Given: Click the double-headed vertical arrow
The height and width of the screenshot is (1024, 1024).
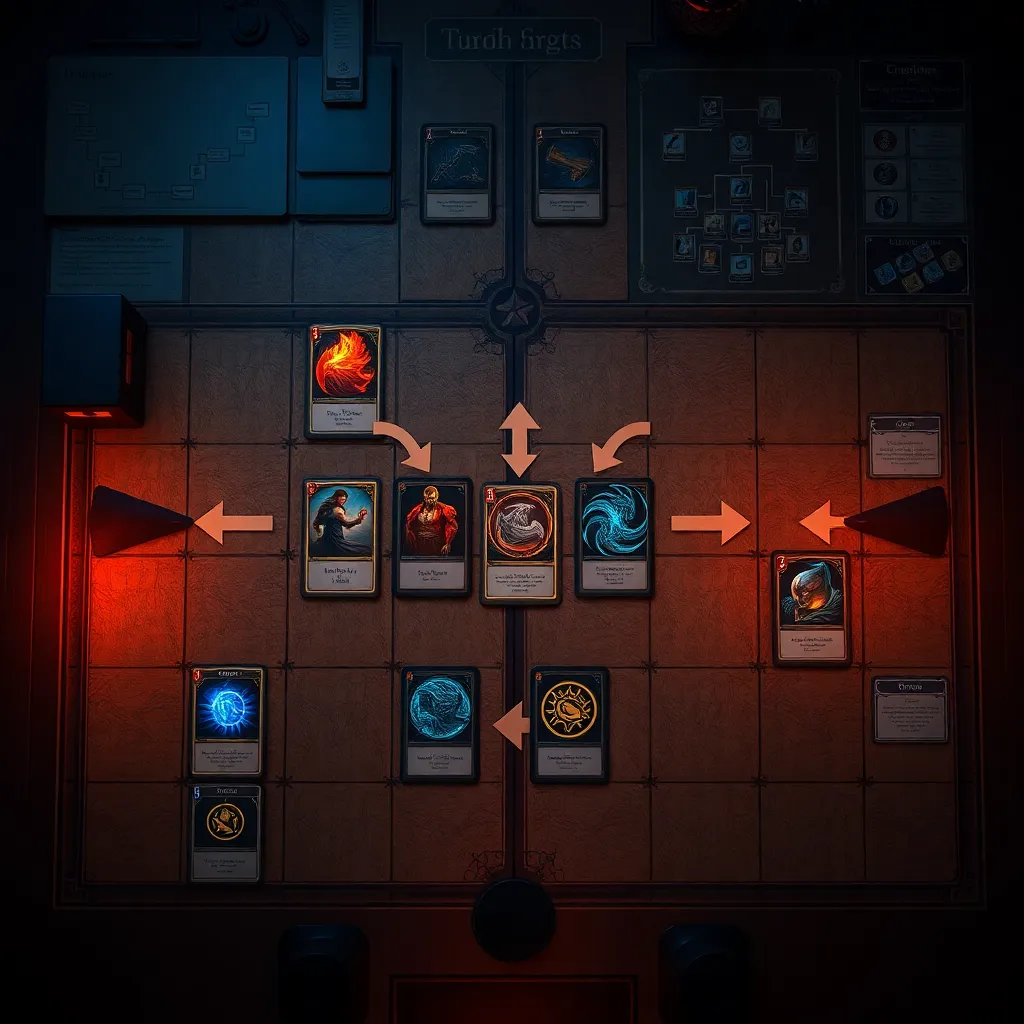Looking at the screenshot, I should (x=519, y=439).
